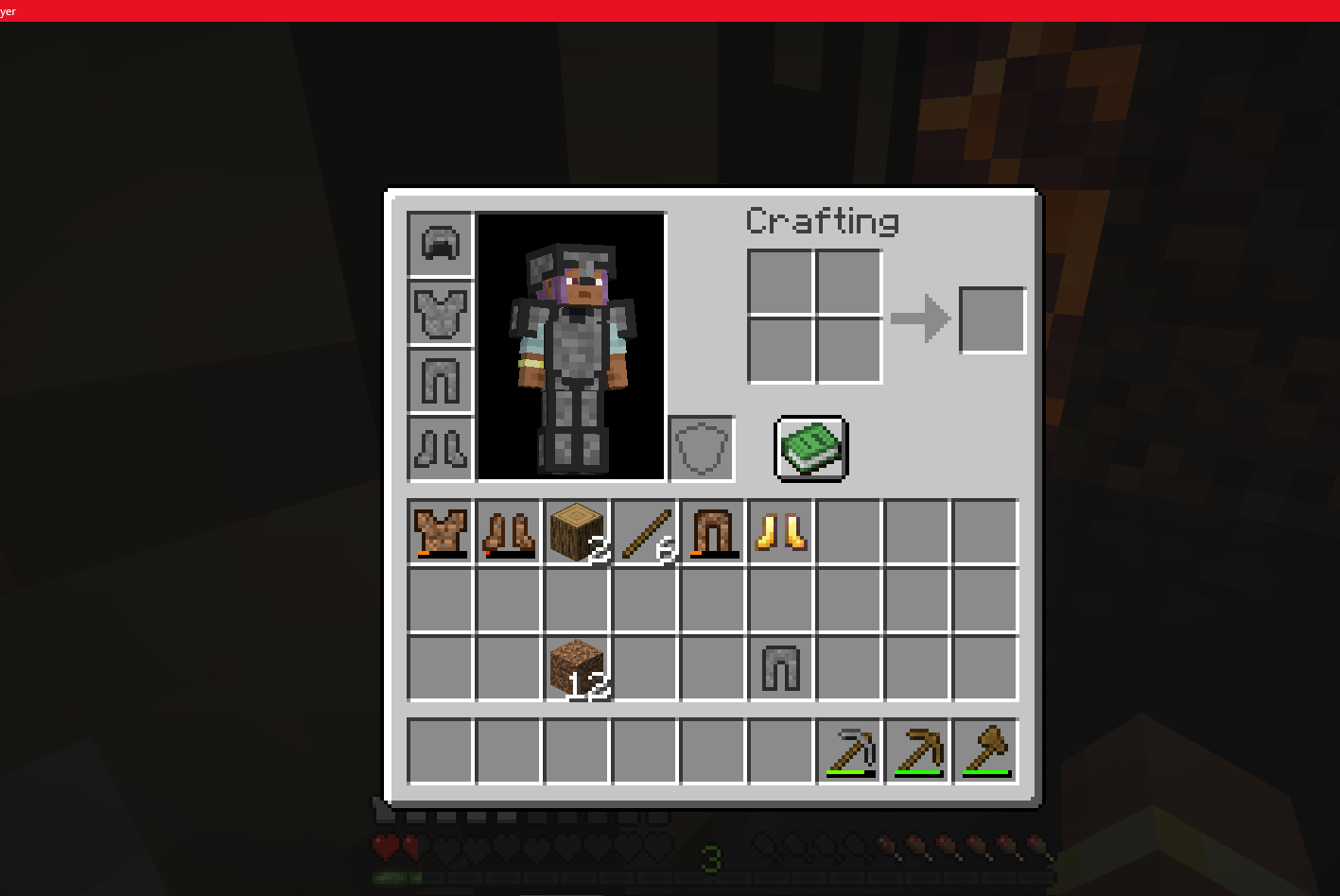The image size is (1340, 896).
Task: Select the leather tunic in the inventory
Action: tap(440, 531)
